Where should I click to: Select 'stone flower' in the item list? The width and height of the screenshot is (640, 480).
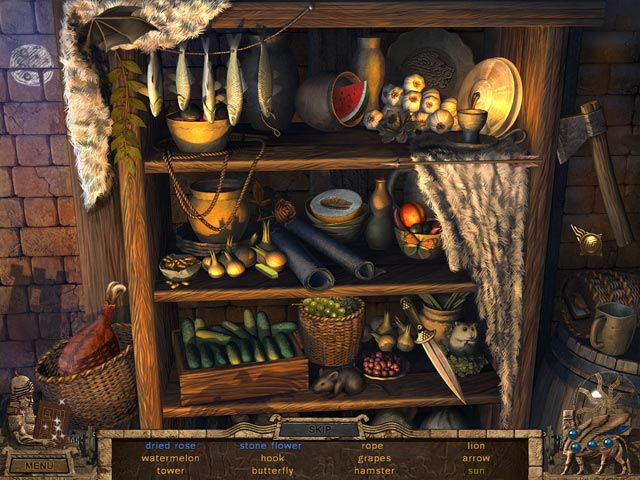click(x=271, y=445)
